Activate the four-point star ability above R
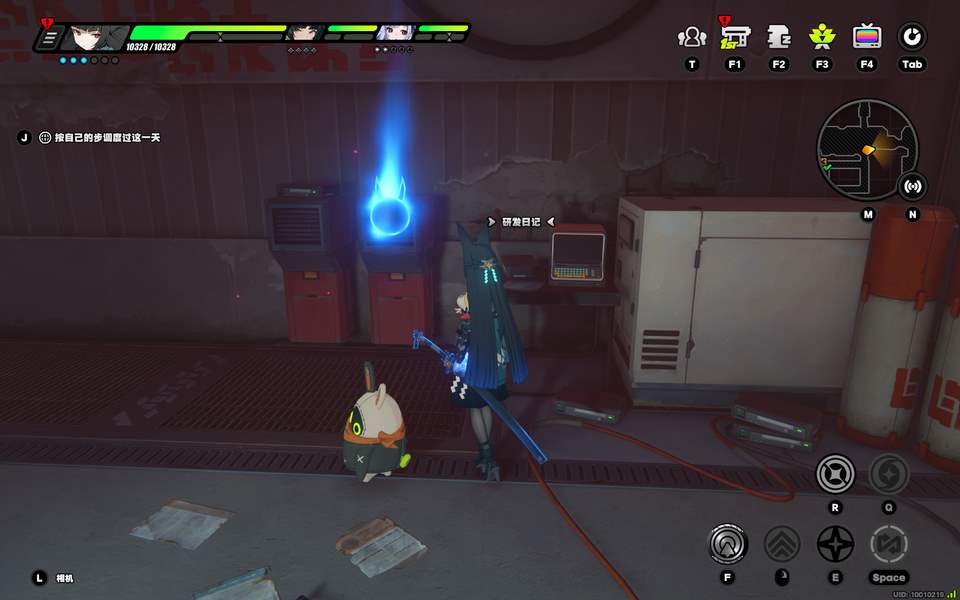The width and height of the screenshot is (960, 600). (835, 473)
